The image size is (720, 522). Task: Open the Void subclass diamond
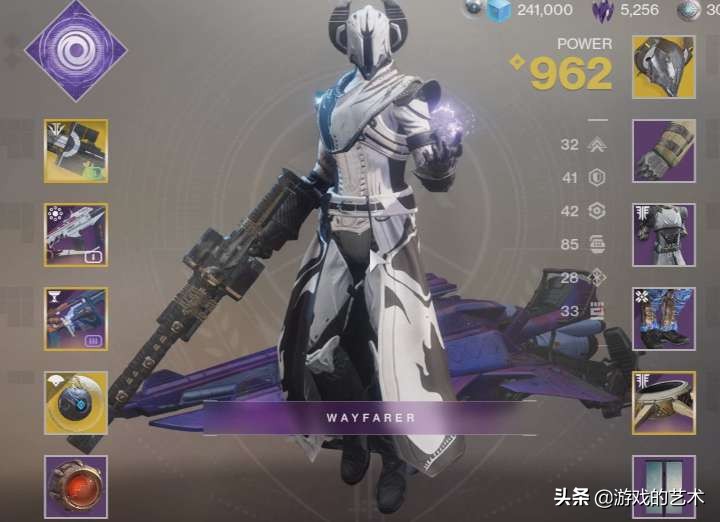click(76, 49)
